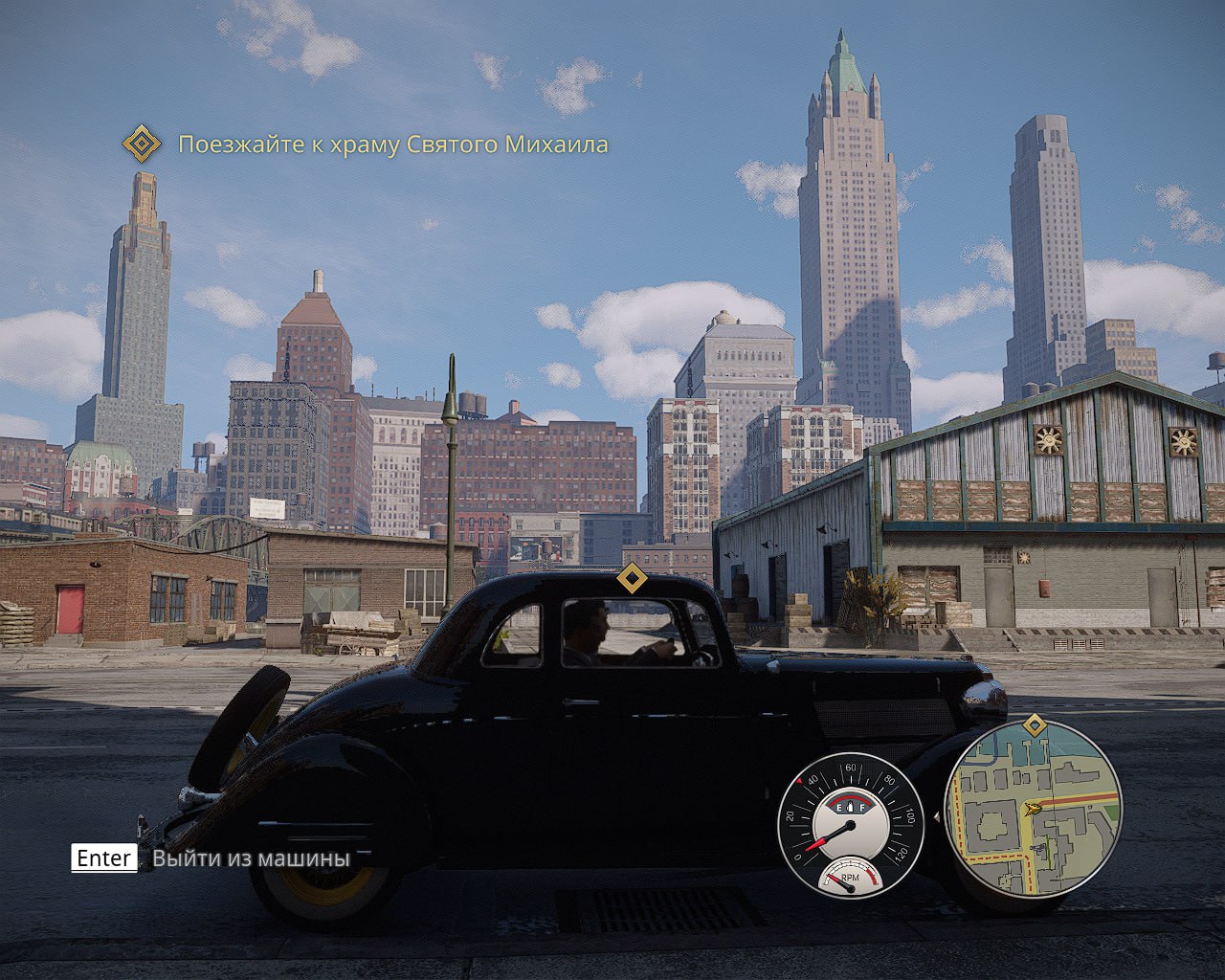Viewport: 1225px width, 980px height.
Task: Click the diamond objective marker on the minimap rim
Action: pyautogui.click(x=1034, y=725)
